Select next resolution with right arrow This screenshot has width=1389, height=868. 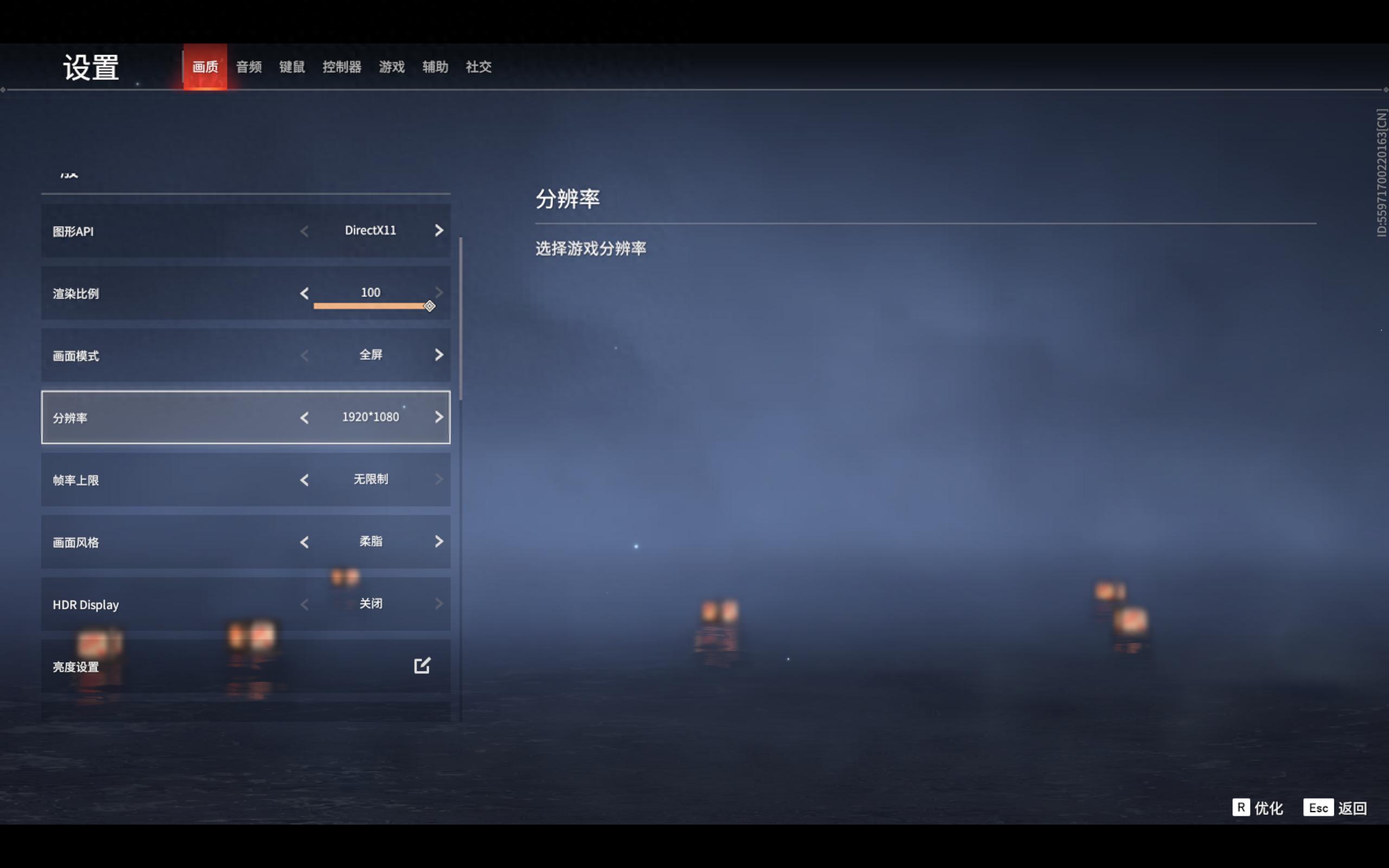439,417
